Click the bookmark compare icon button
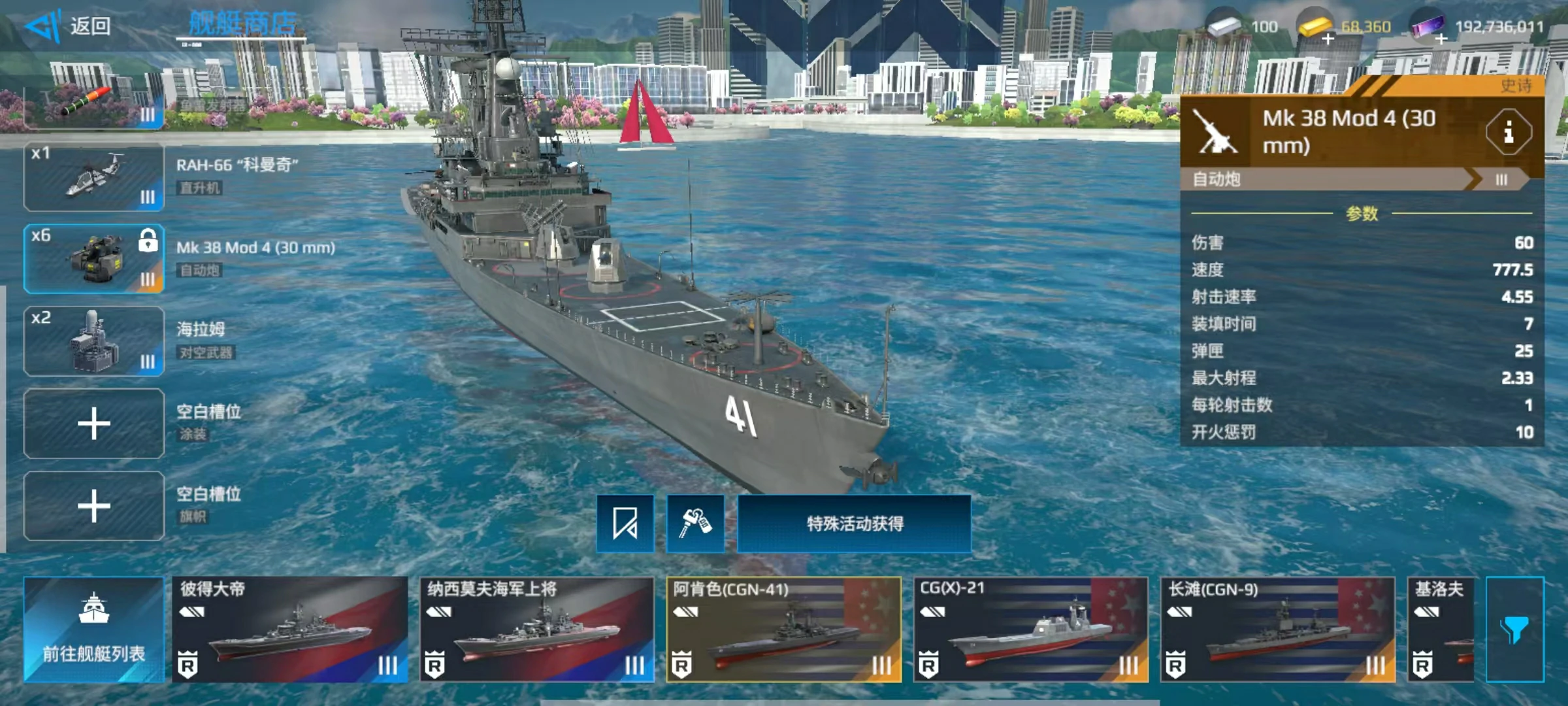Screen dimensions: 1568x706 click(x=625, y=524)
